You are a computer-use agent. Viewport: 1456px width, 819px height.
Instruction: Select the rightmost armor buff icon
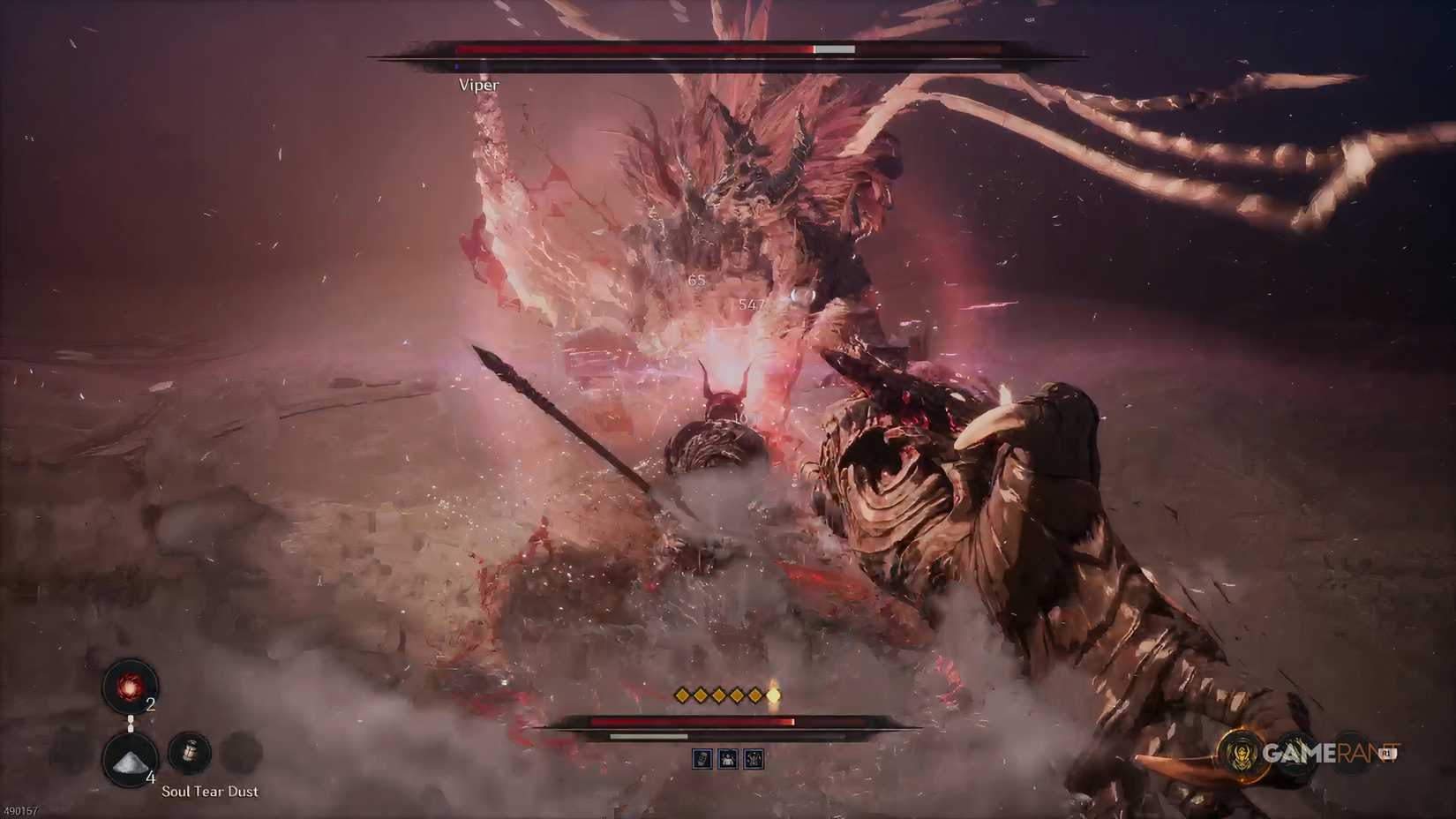[x=753, y=759]
